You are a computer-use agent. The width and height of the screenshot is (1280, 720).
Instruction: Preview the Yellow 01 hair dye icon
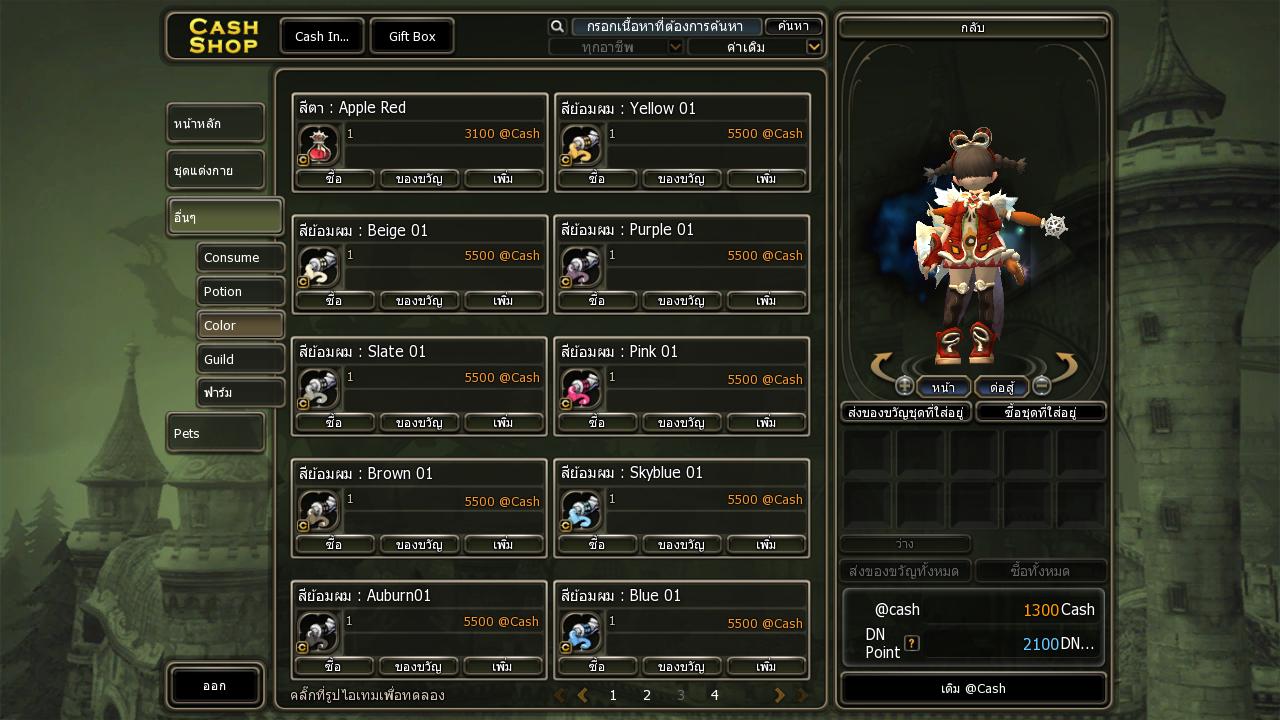[581, 145]
